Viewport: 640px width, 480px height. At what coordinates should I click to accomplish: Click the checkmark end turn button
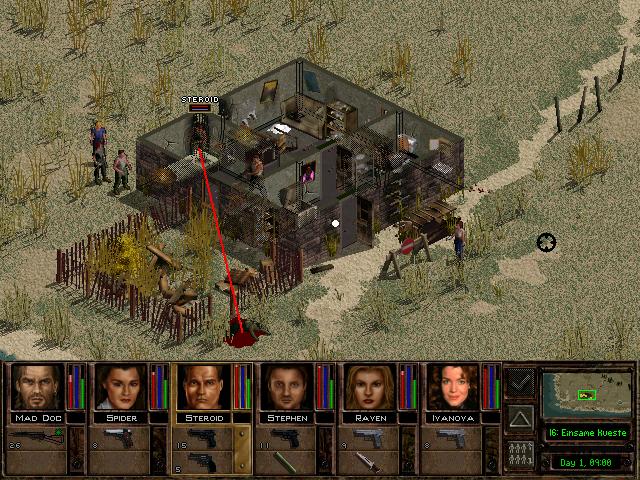(x=520, y=381)
